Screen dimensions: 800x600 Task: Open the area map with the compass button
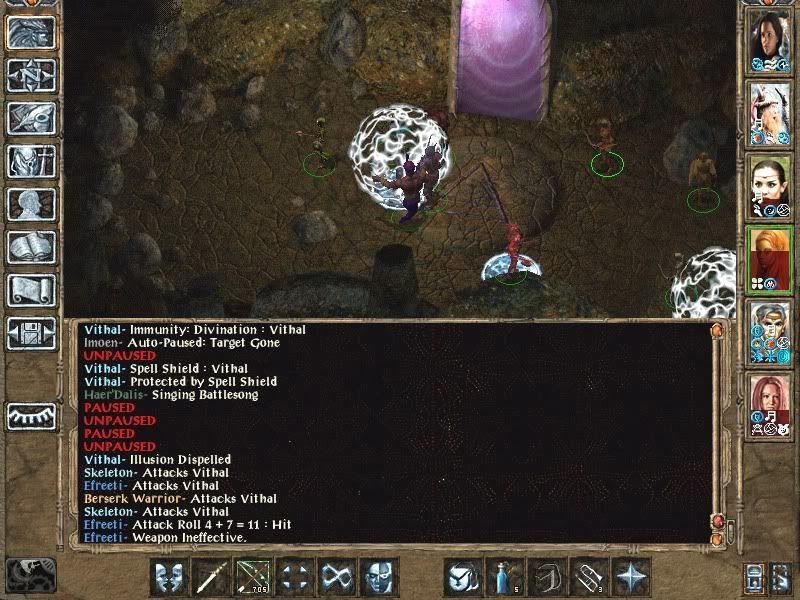(x=30, y=76)
